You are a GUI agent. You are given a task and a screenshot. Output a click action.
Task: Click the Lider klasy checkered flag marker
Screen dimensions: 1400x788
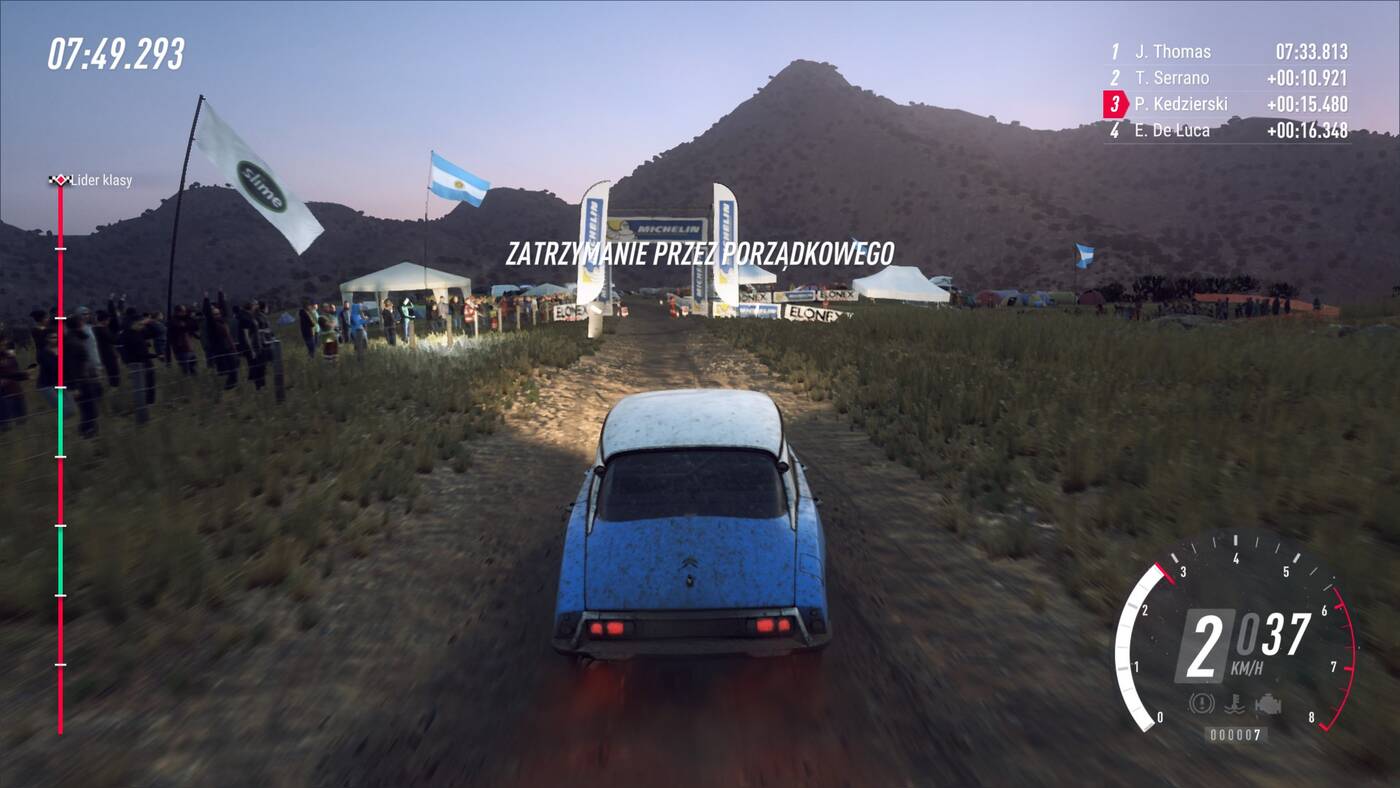tap(60, 180)
